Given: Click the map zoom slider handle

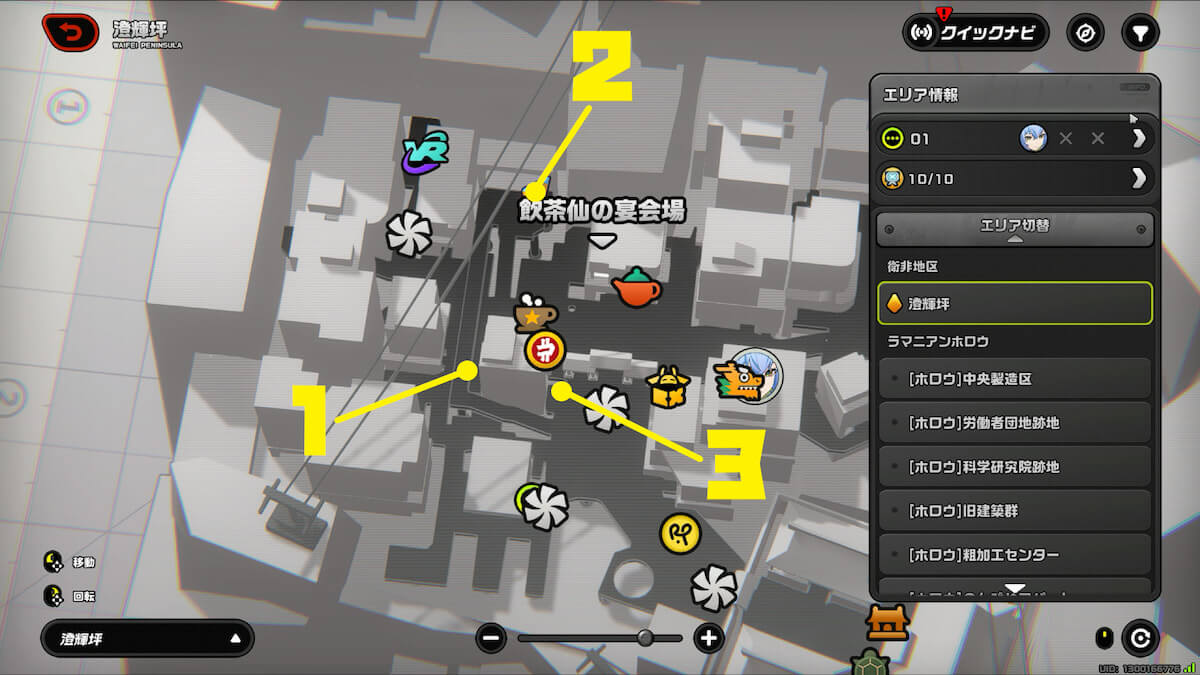Looking at the screenshot, I should 645,638.
